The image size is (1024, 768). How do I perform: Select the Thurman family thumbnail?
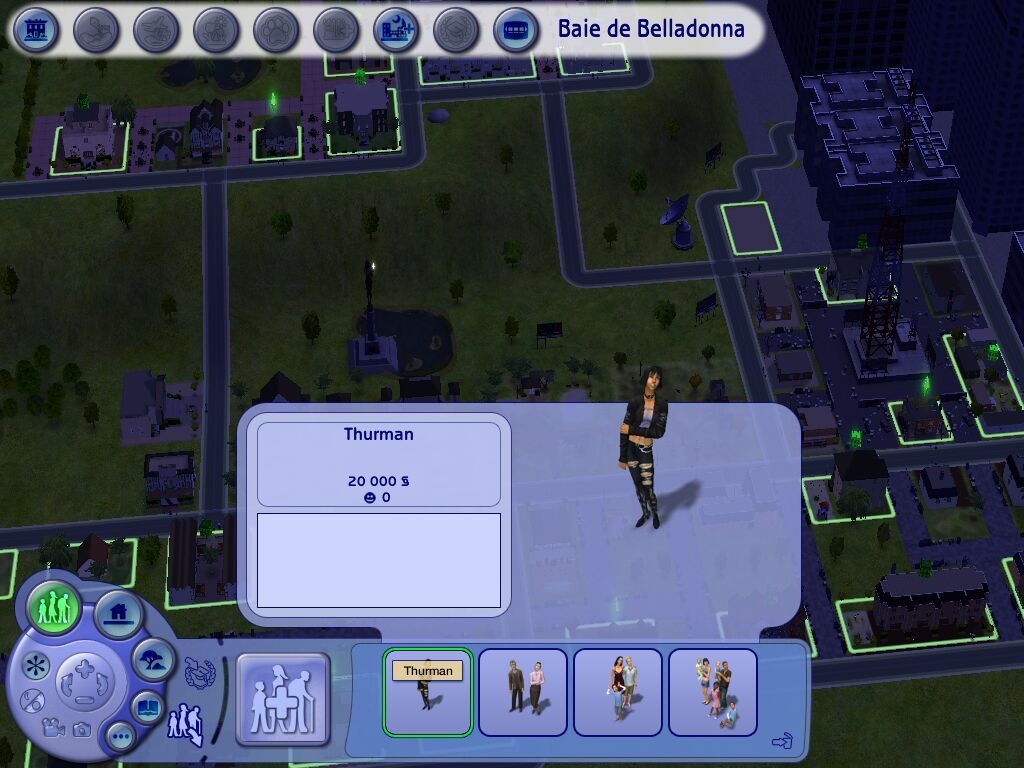pos(428,692)
